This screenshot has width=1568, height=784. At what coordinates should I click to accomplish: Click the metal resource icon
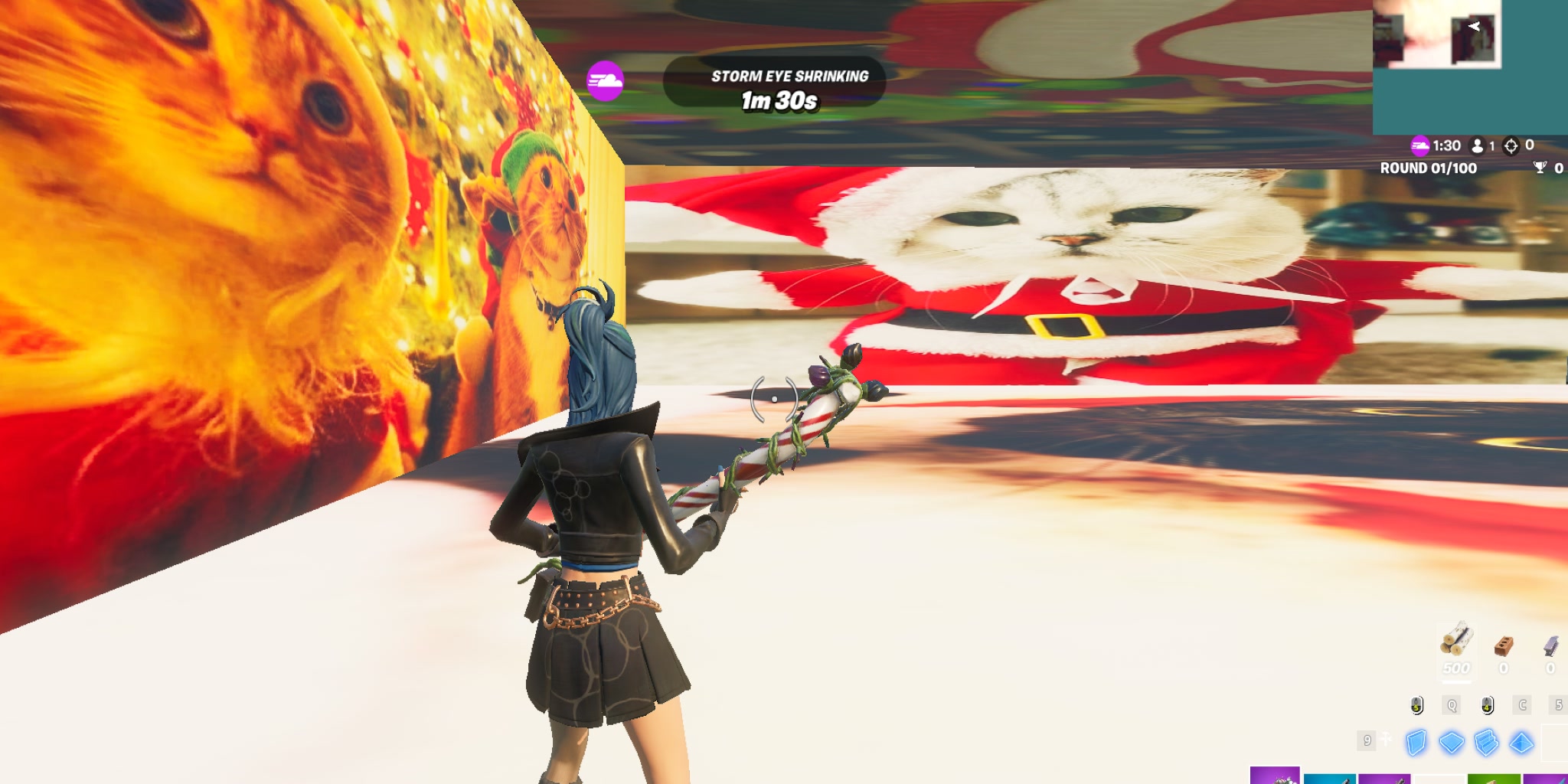1550,645
